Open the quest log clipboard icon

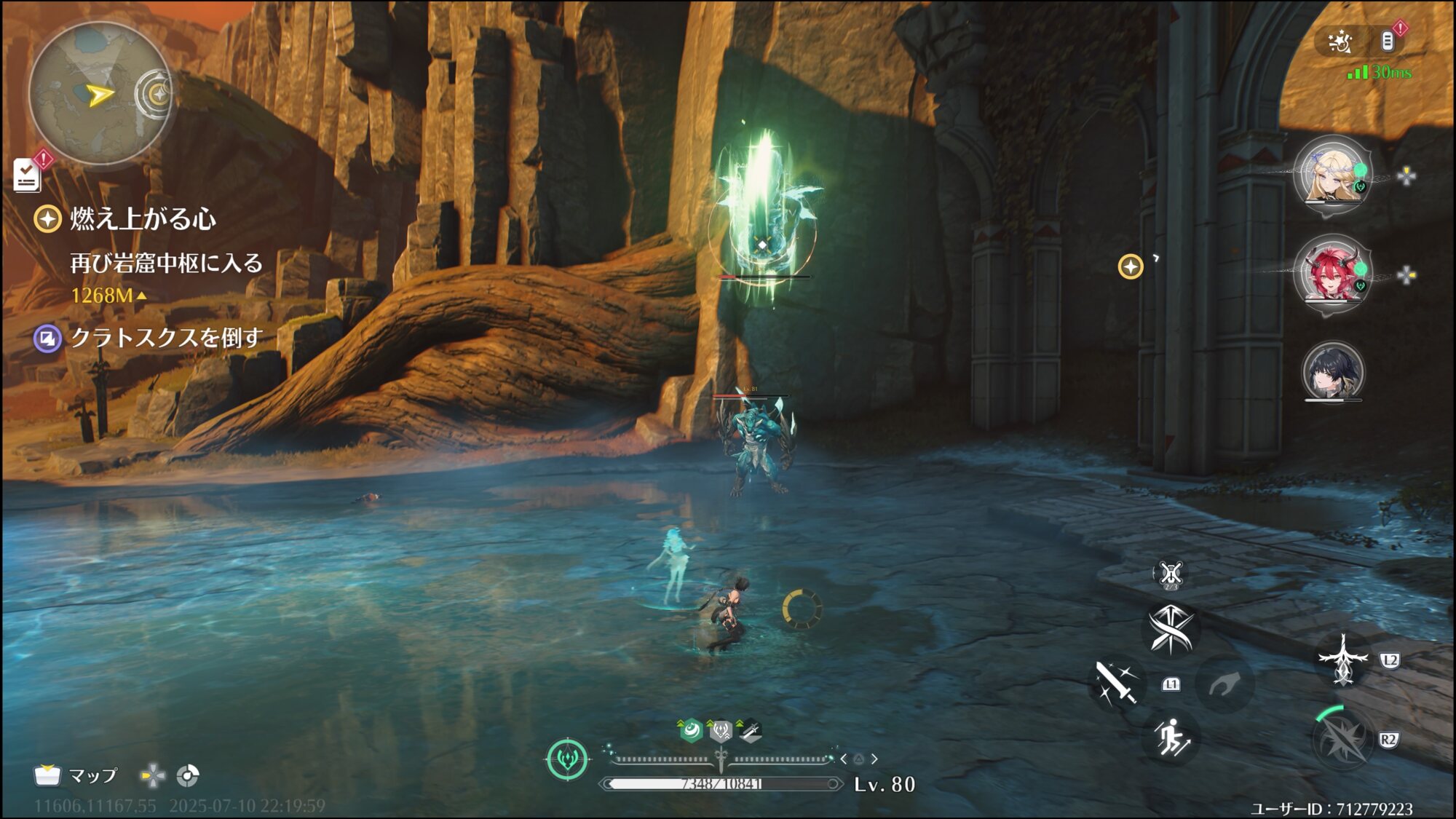tap(28, 175)
